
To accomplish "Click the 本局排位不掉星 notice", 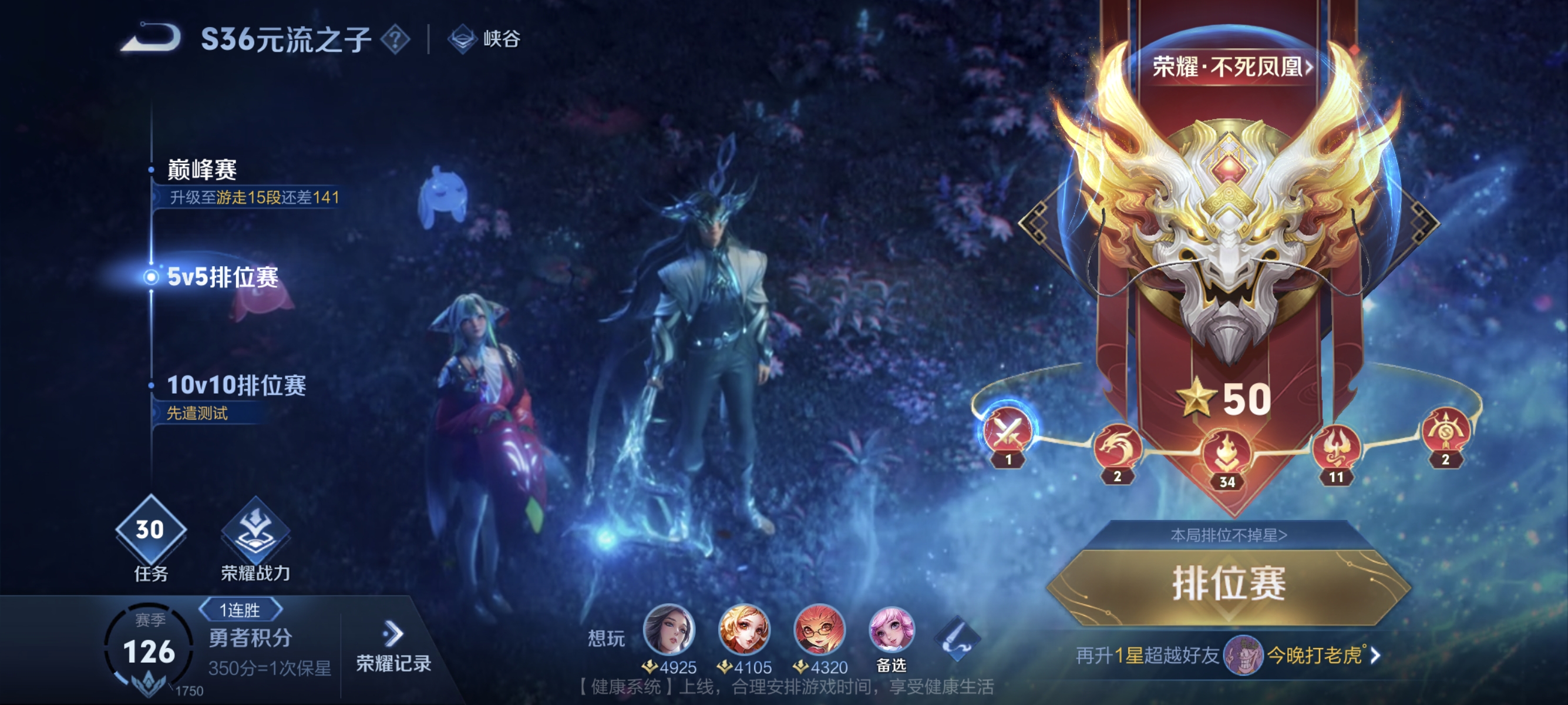I will click(x=1229, y=535).
